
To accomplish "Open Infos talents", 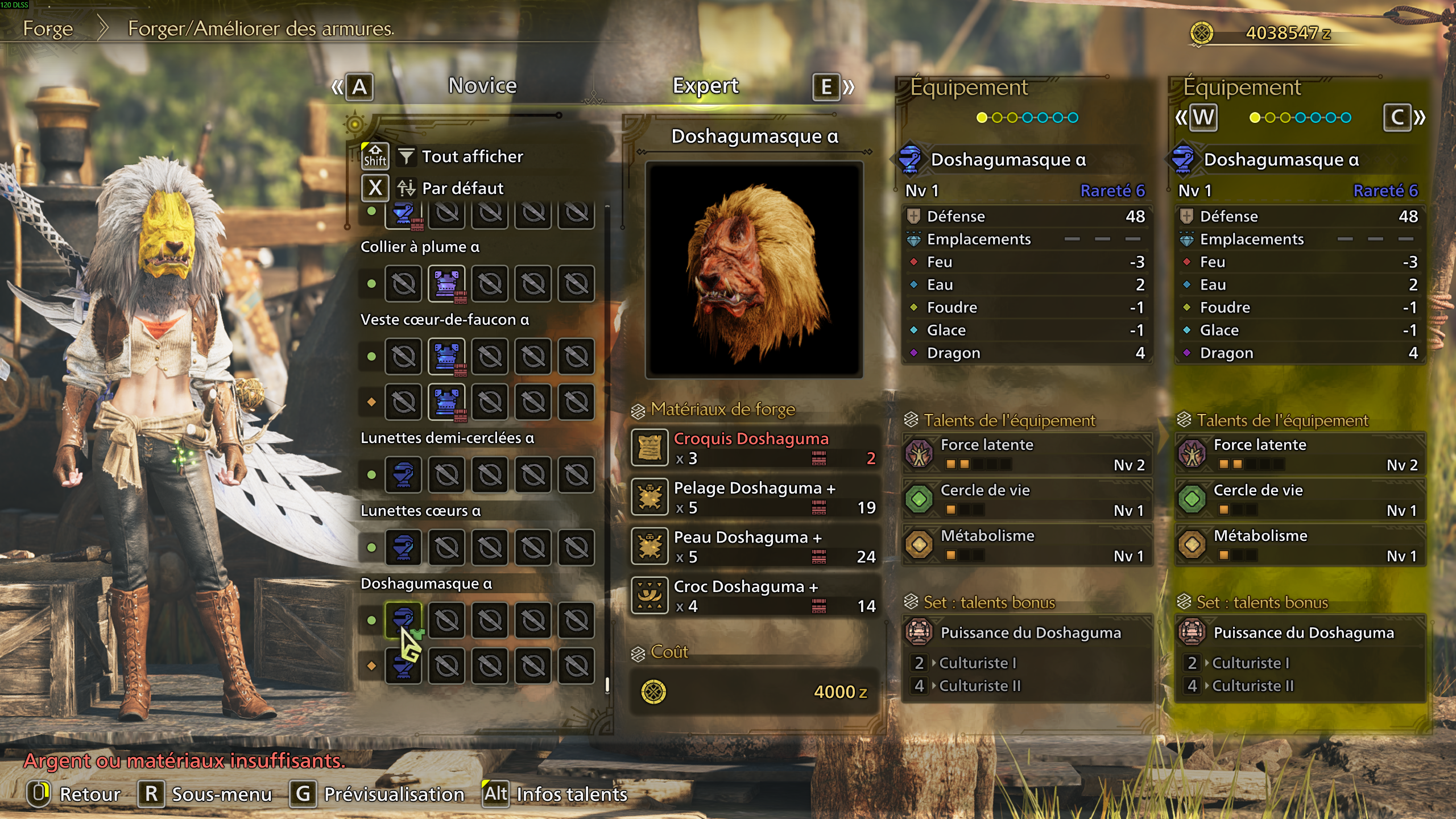I will tap(570, 793).
